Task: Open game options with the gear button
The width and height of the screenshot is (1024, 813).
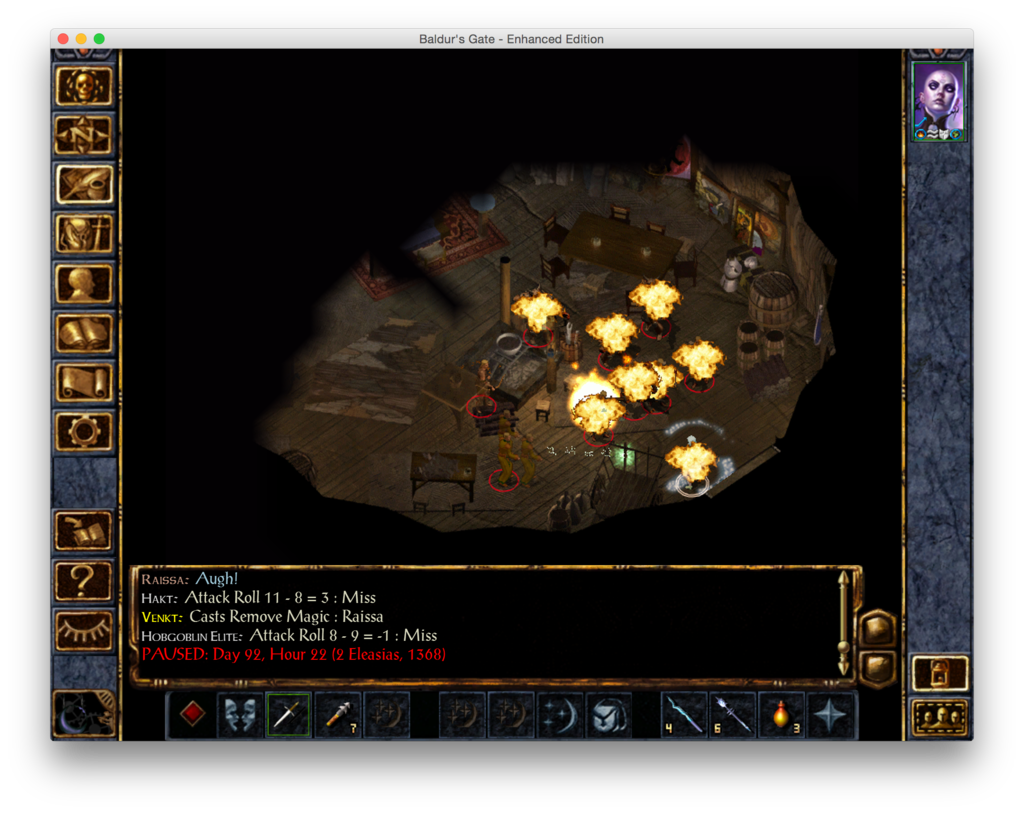Action: [x=84, y=431]
